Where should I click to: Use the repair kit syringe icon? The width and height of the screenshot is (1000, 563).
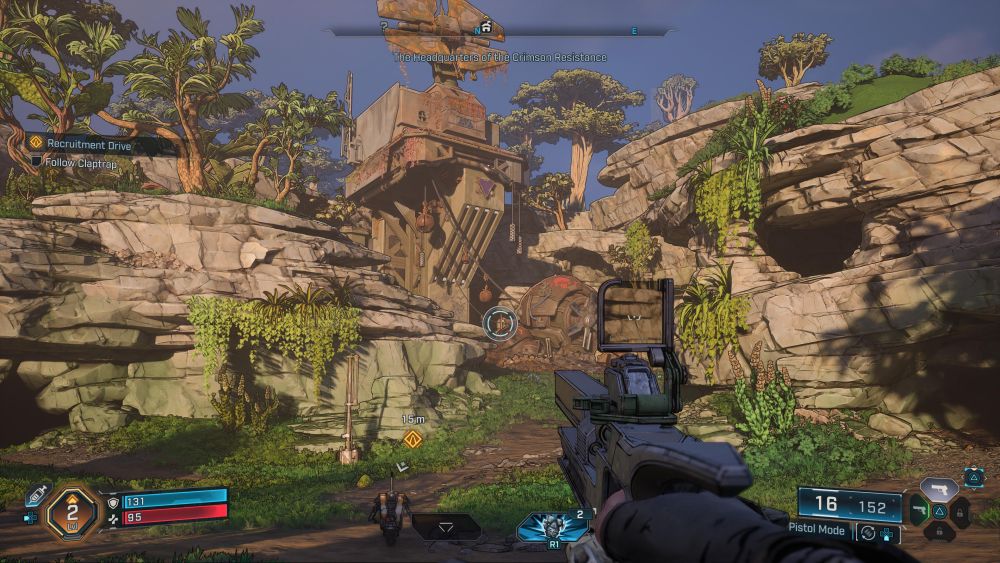click(x=37, y=494)
